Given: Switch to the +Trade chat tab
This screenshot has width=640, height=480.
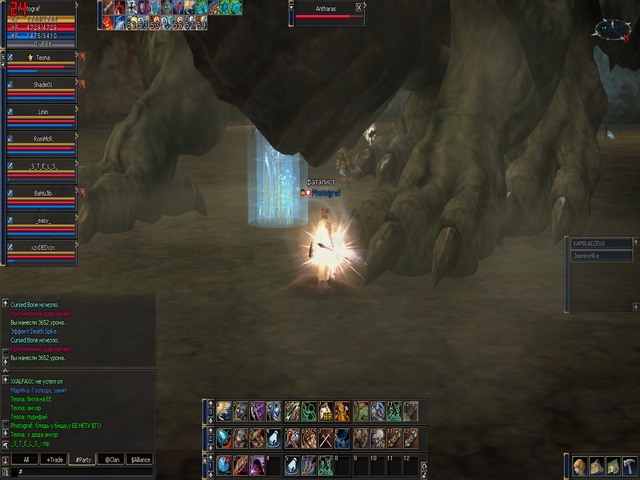Looking at the screenshot, I should coord(55,459).
